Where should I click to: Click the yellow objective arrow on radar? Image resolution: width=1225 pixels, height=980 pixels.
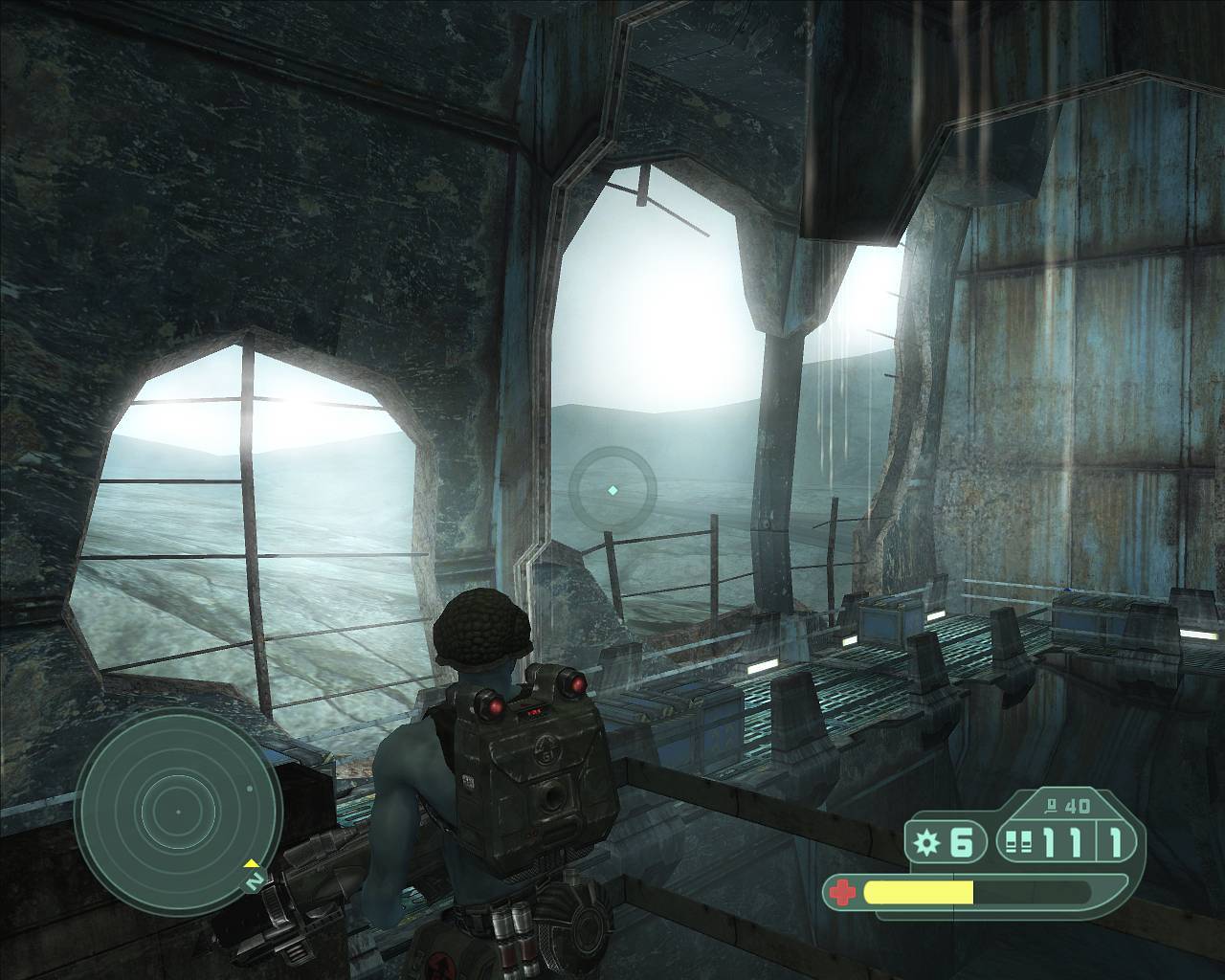click(x=251, y=864)
